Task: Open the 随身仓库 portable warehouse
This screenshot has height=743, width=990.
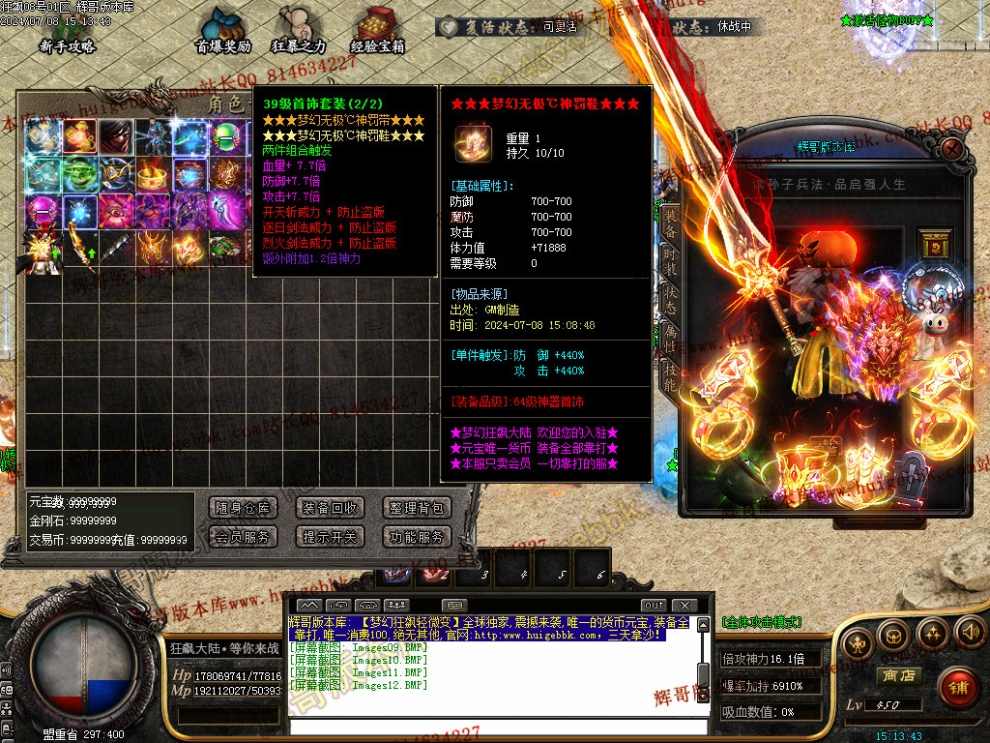Action: 243,508
